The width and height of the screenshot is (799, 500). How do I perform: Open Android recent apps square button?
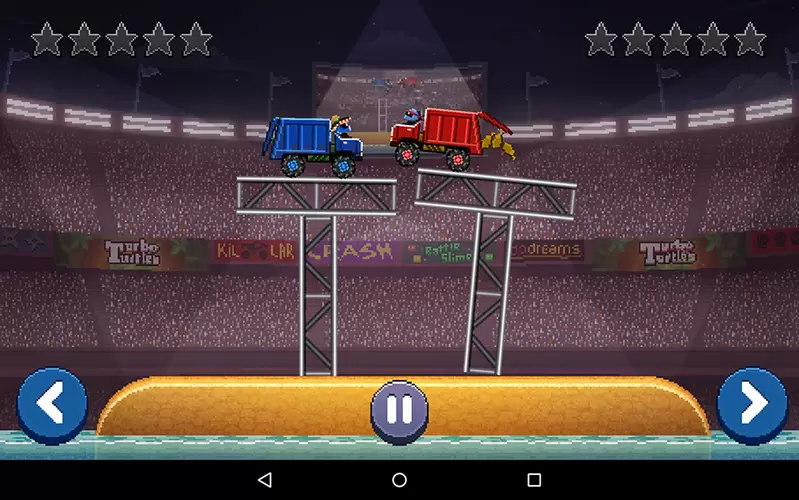click(x=534, y=480)
